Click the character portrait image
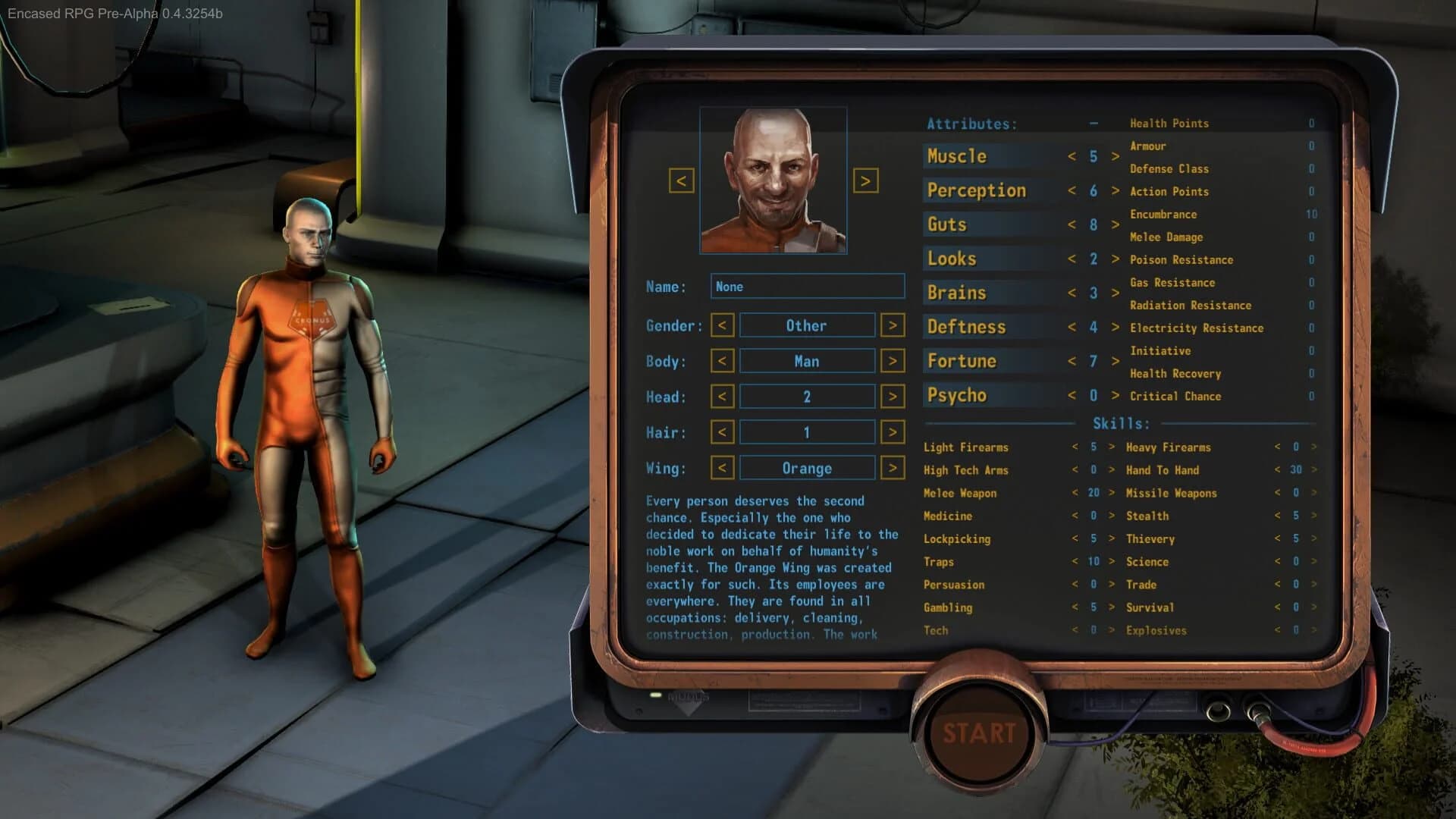The width and height of the screenshot is (1456, 819). [773, 182]
